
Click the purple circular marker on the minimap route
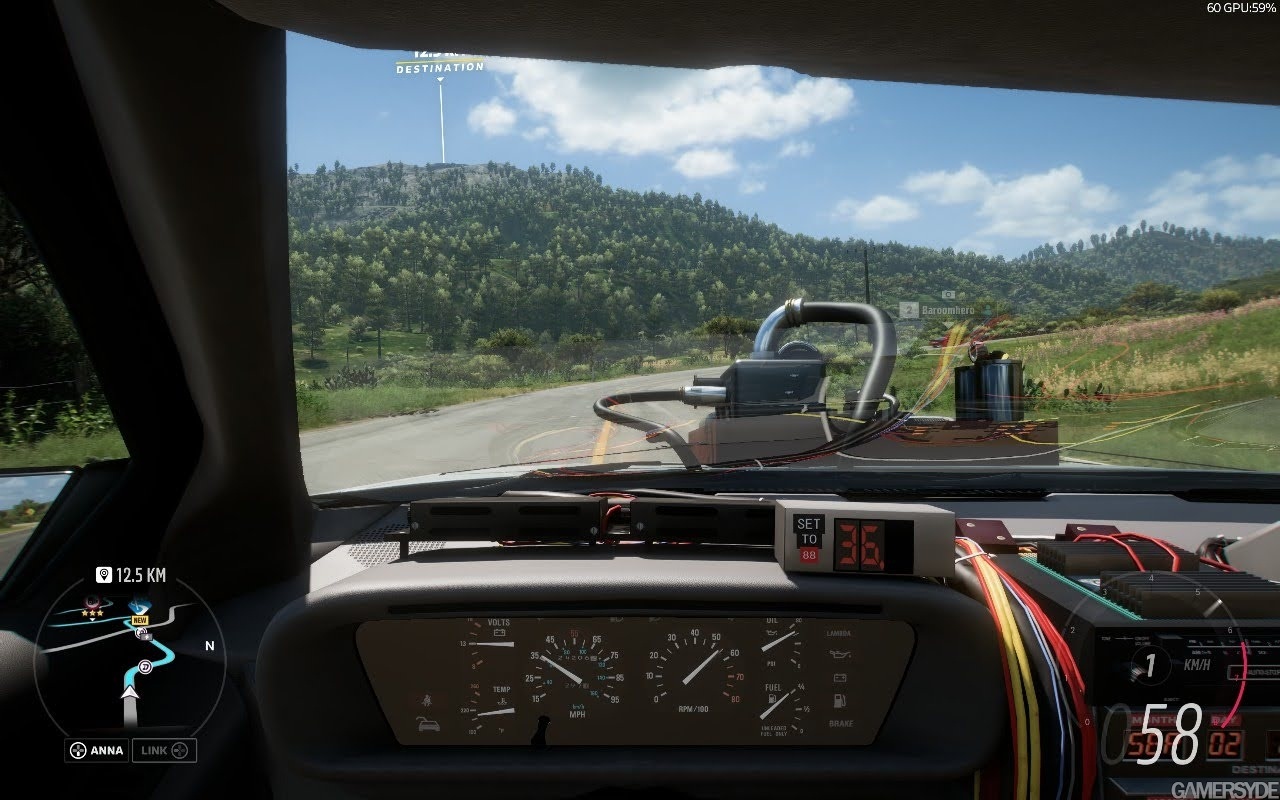coord(146,667)
